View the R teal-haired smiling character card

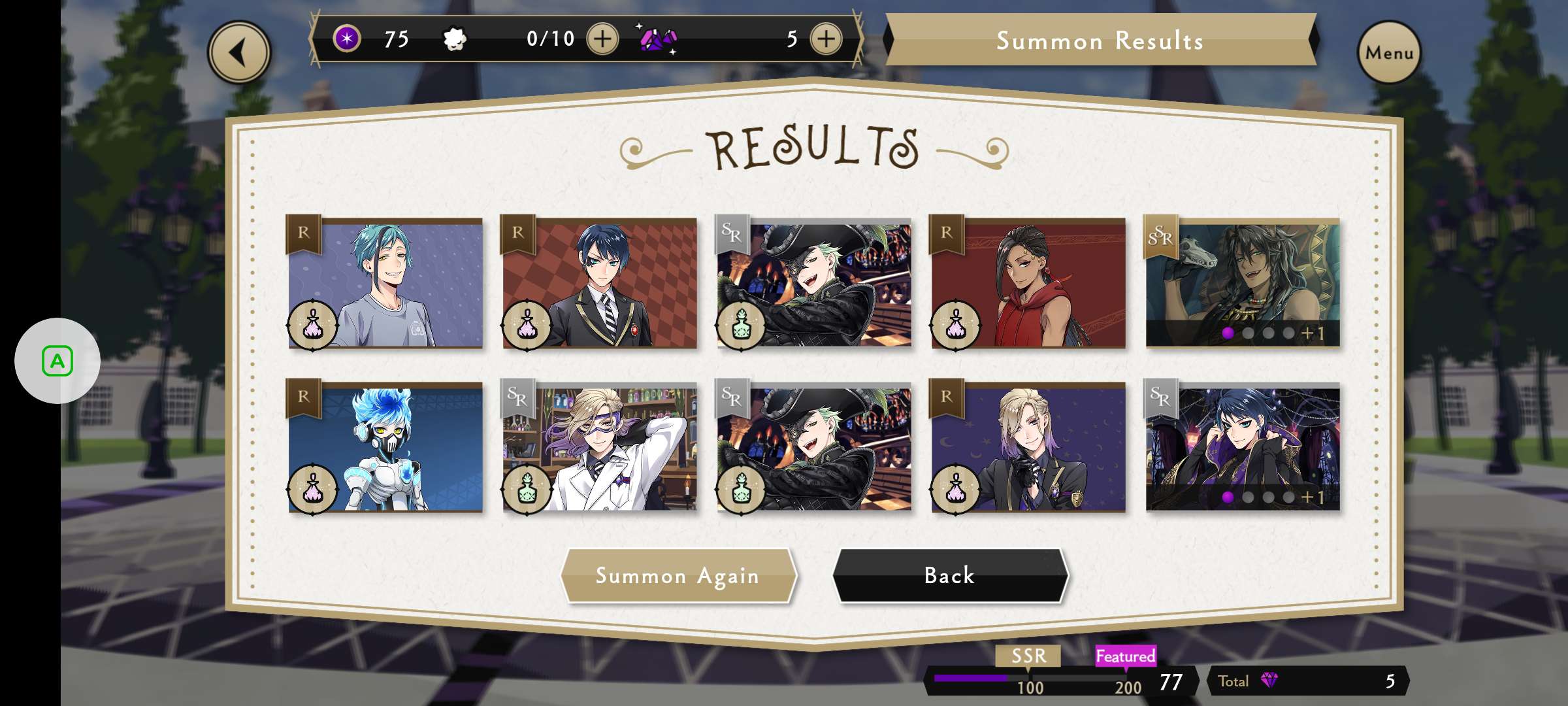385,283
